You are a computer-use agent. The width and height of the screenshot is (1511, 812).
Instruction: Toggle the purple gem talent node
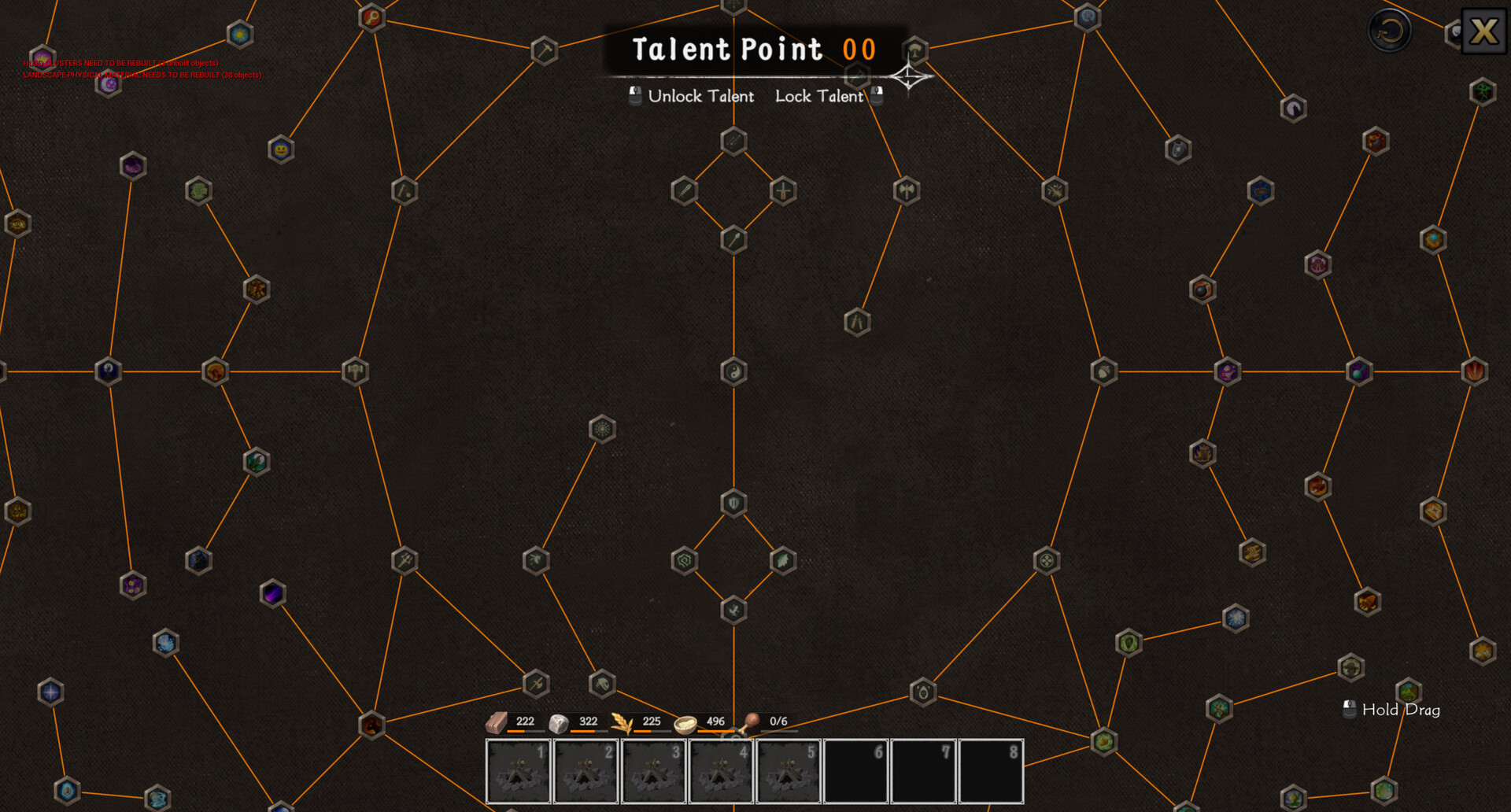(273, 592)
